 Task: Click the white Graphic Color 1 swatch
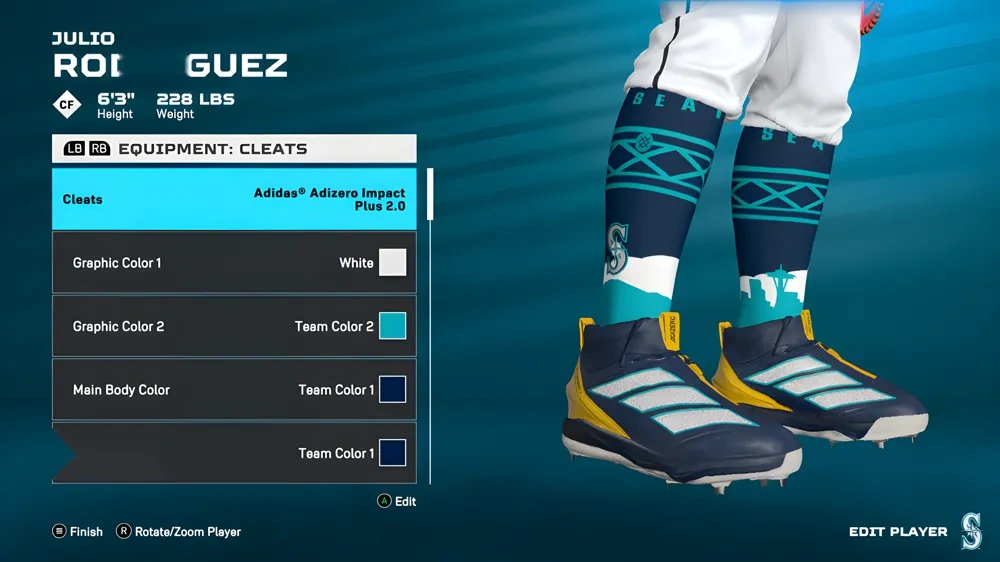point(392,263)
